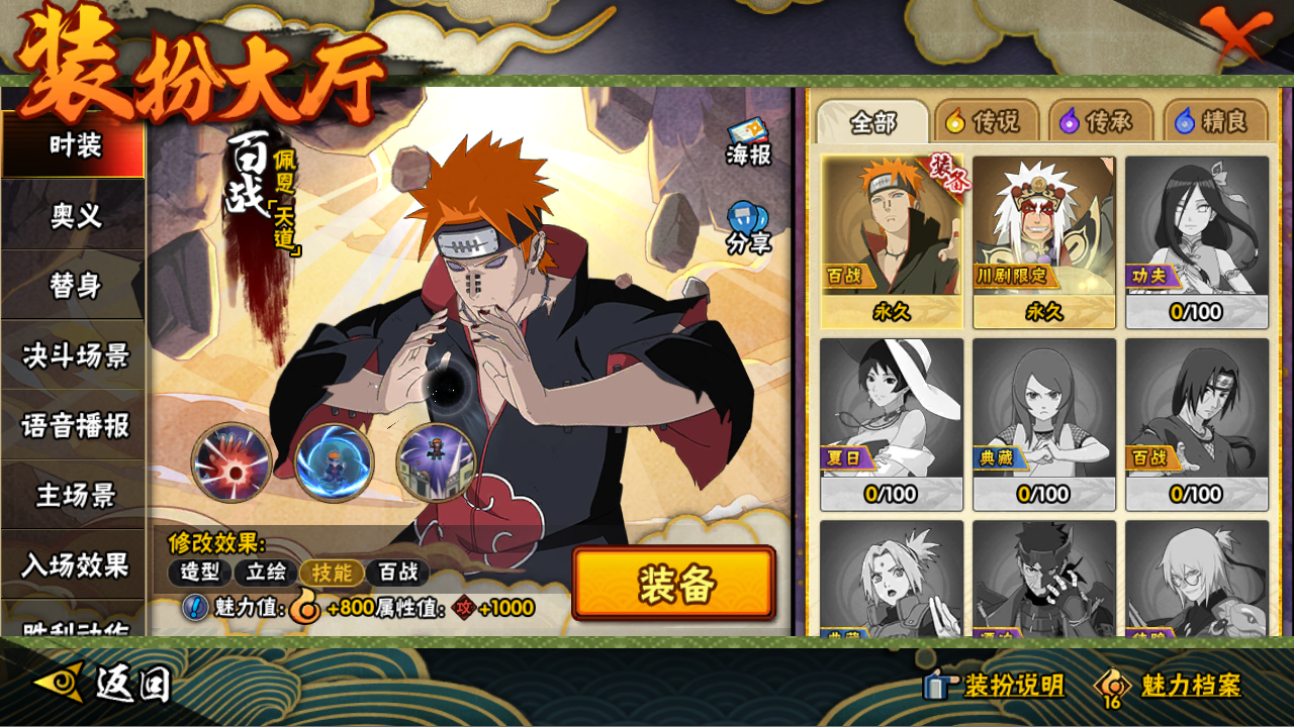Show the 入场效果 list

point(74,565)
